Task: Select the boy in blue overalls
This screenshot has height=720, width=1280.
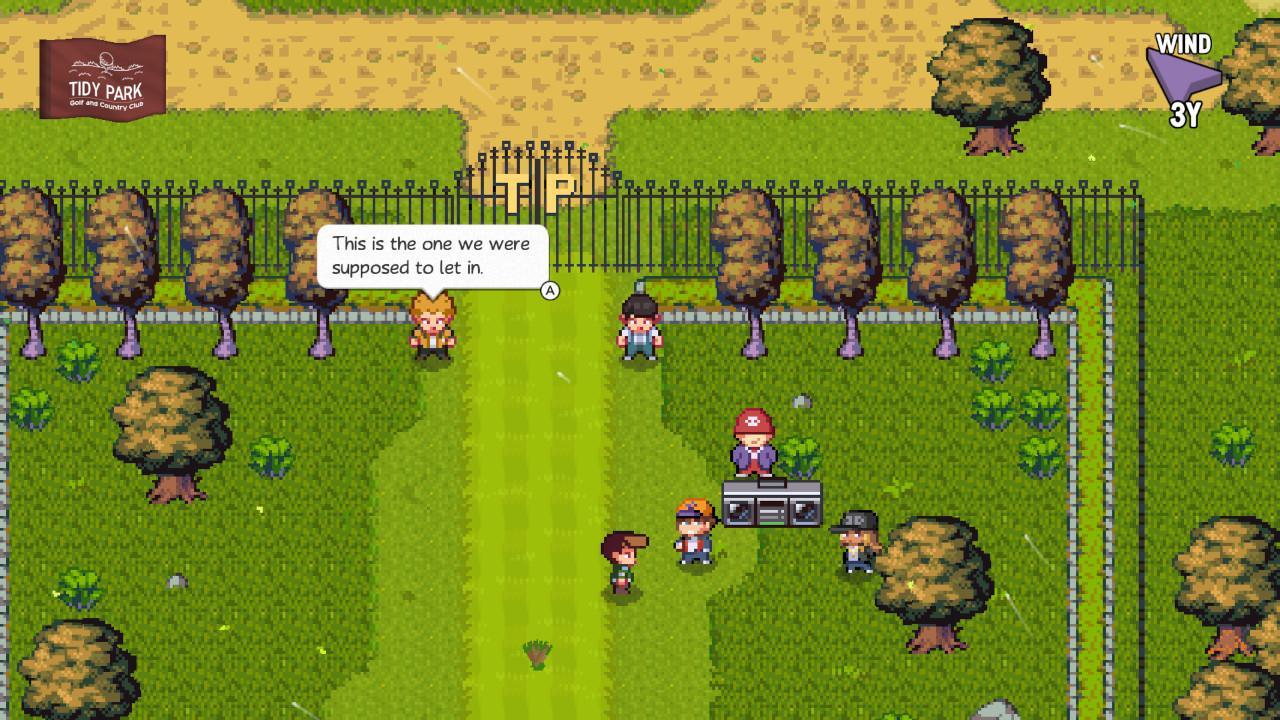Action: [x=637, y=325]
